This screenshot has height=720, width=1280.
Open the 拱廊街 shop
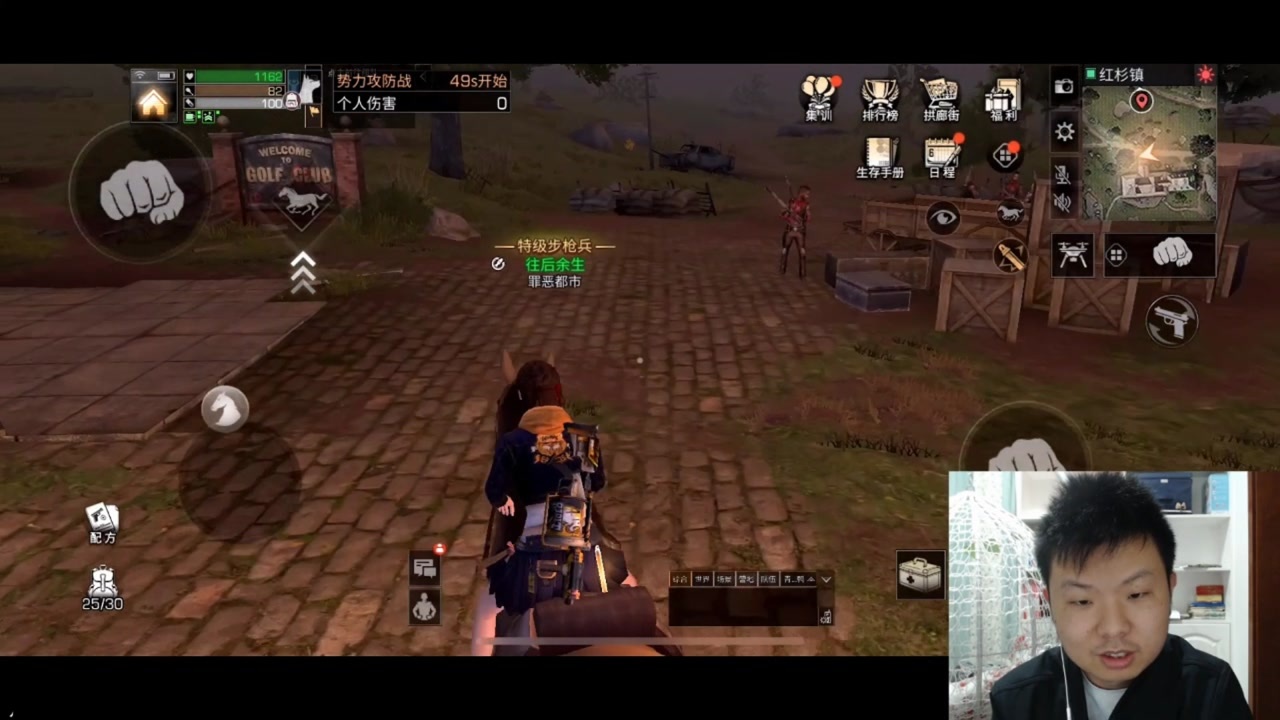coord(940,98)
